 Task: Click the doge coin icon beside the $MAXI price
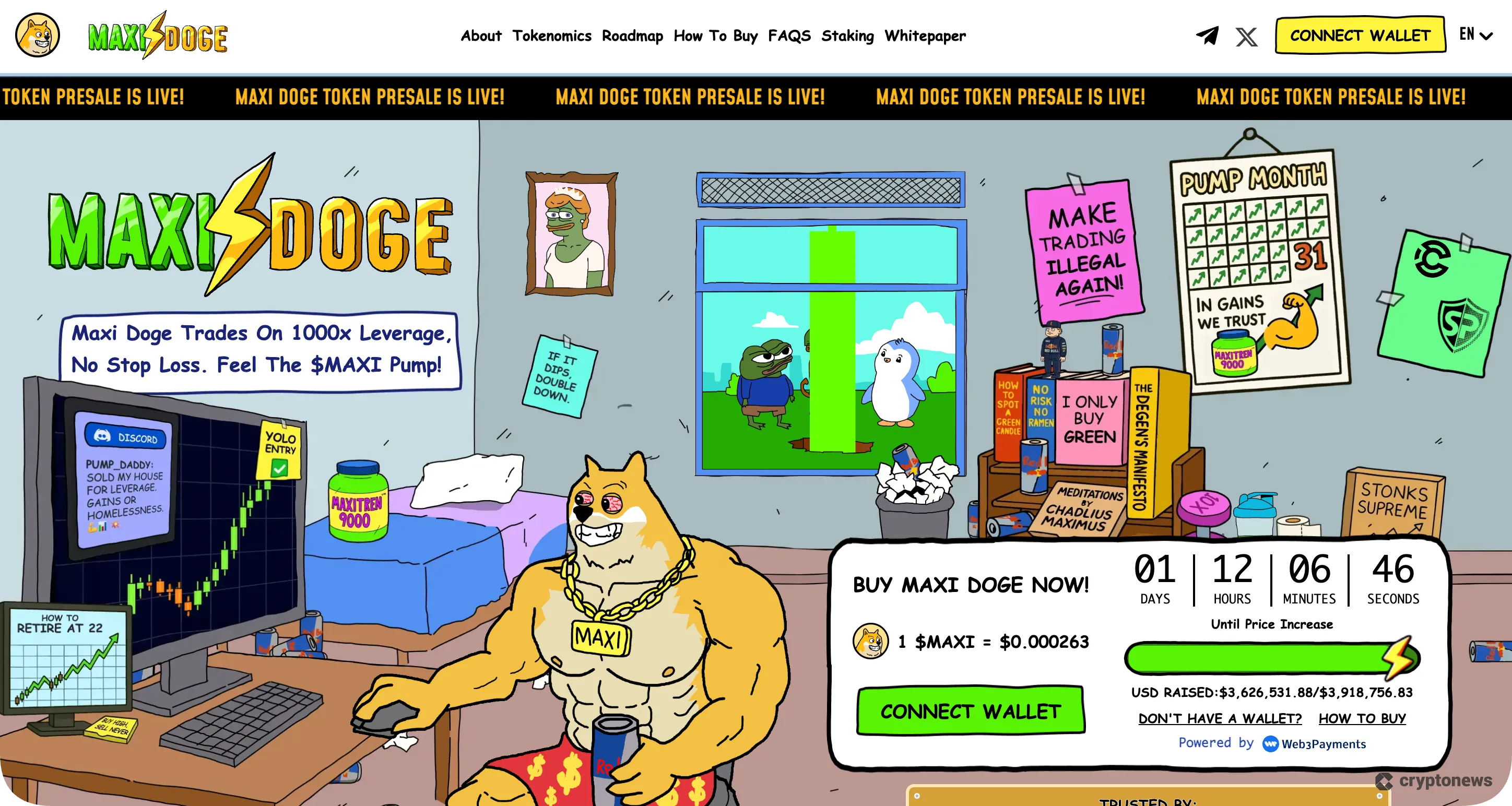pos(871,642)
